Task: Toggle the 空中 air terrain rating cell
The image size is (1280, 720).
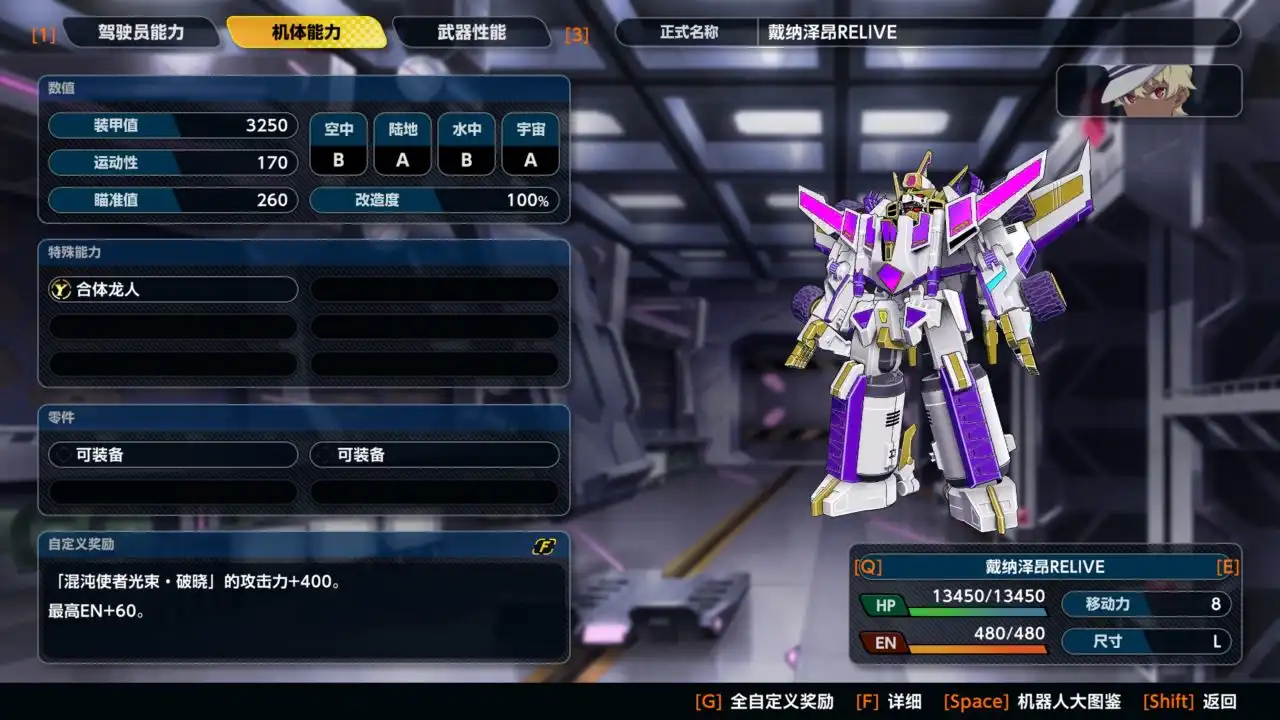Action: 338,143
